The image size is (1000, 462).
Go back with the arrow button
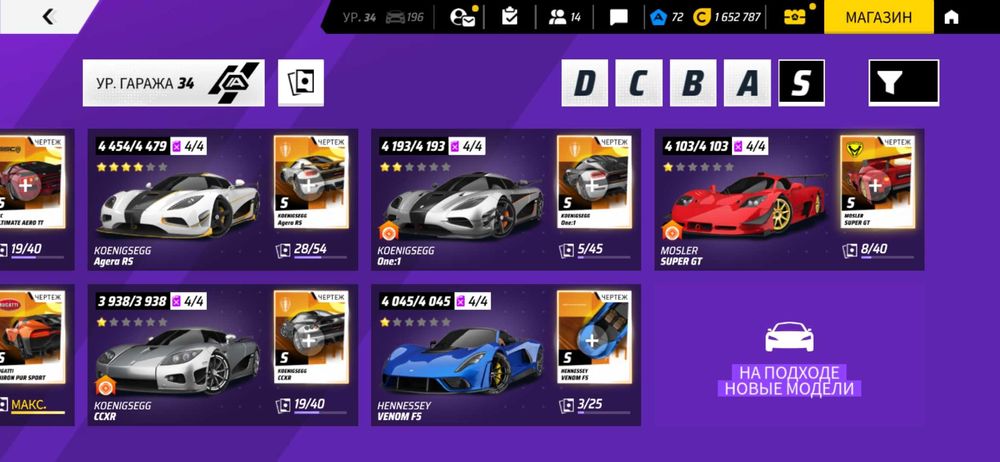[49, 17]
